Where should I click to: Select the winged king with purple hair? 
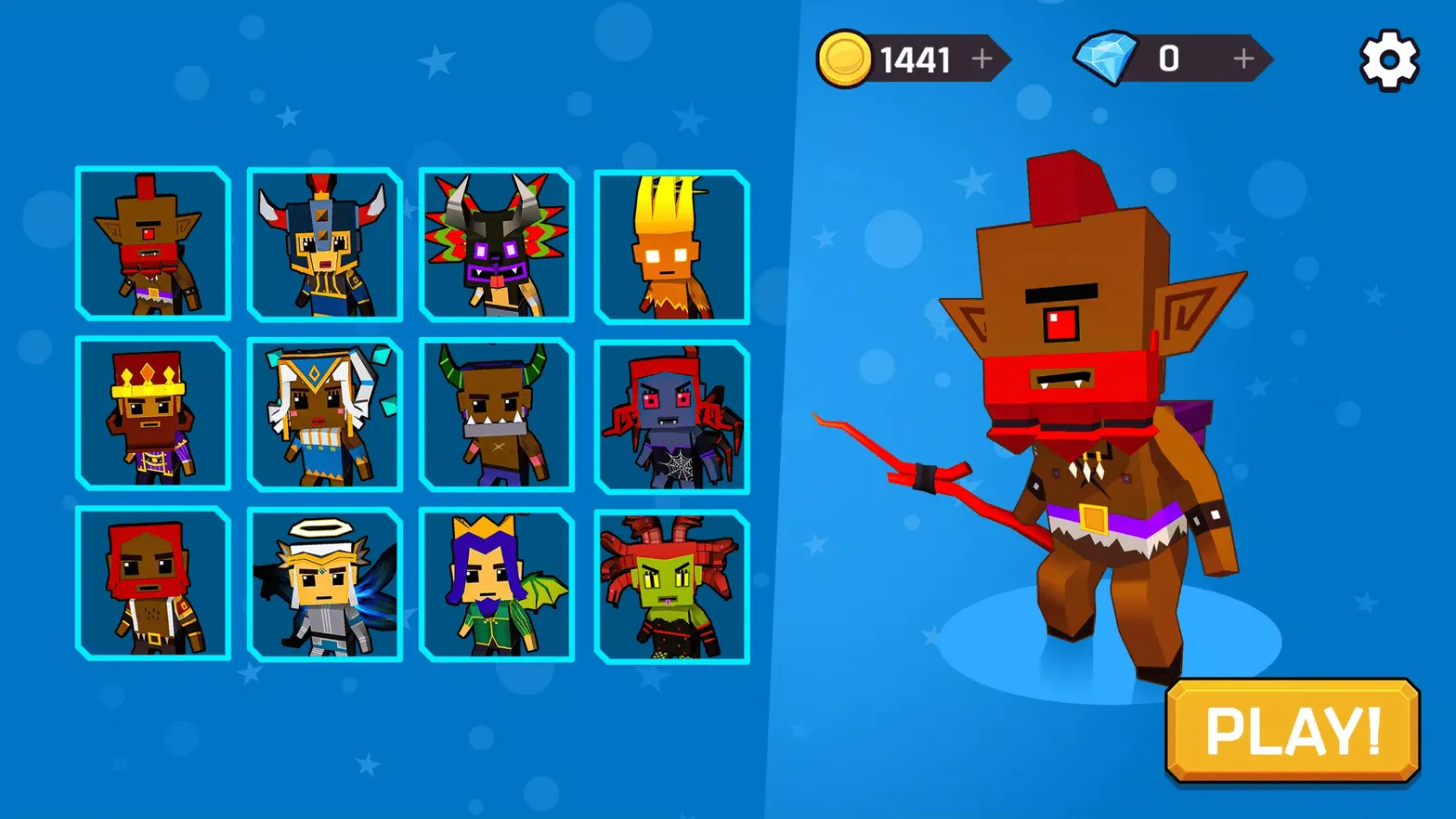click(496, 585)
